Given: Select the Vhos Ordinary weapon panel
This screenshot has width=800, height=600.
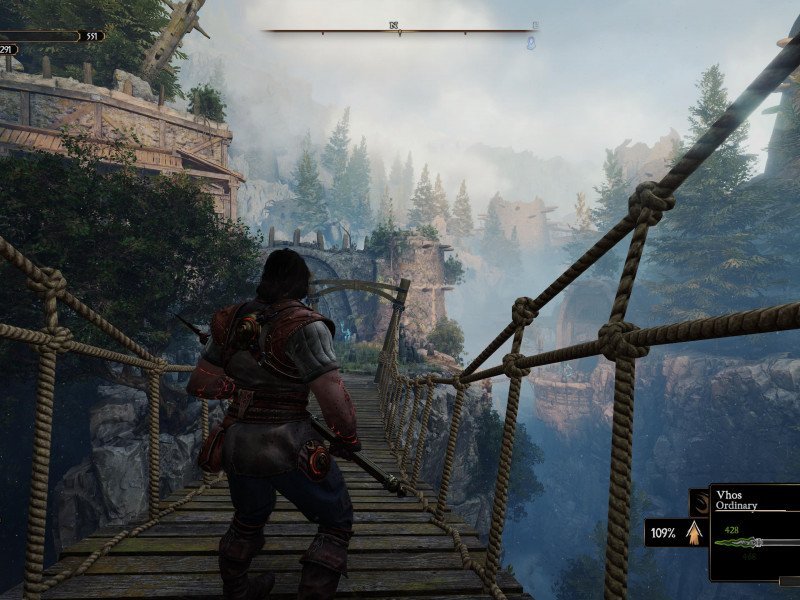Looking at the screenshot, I should click(x=755, y=534).
